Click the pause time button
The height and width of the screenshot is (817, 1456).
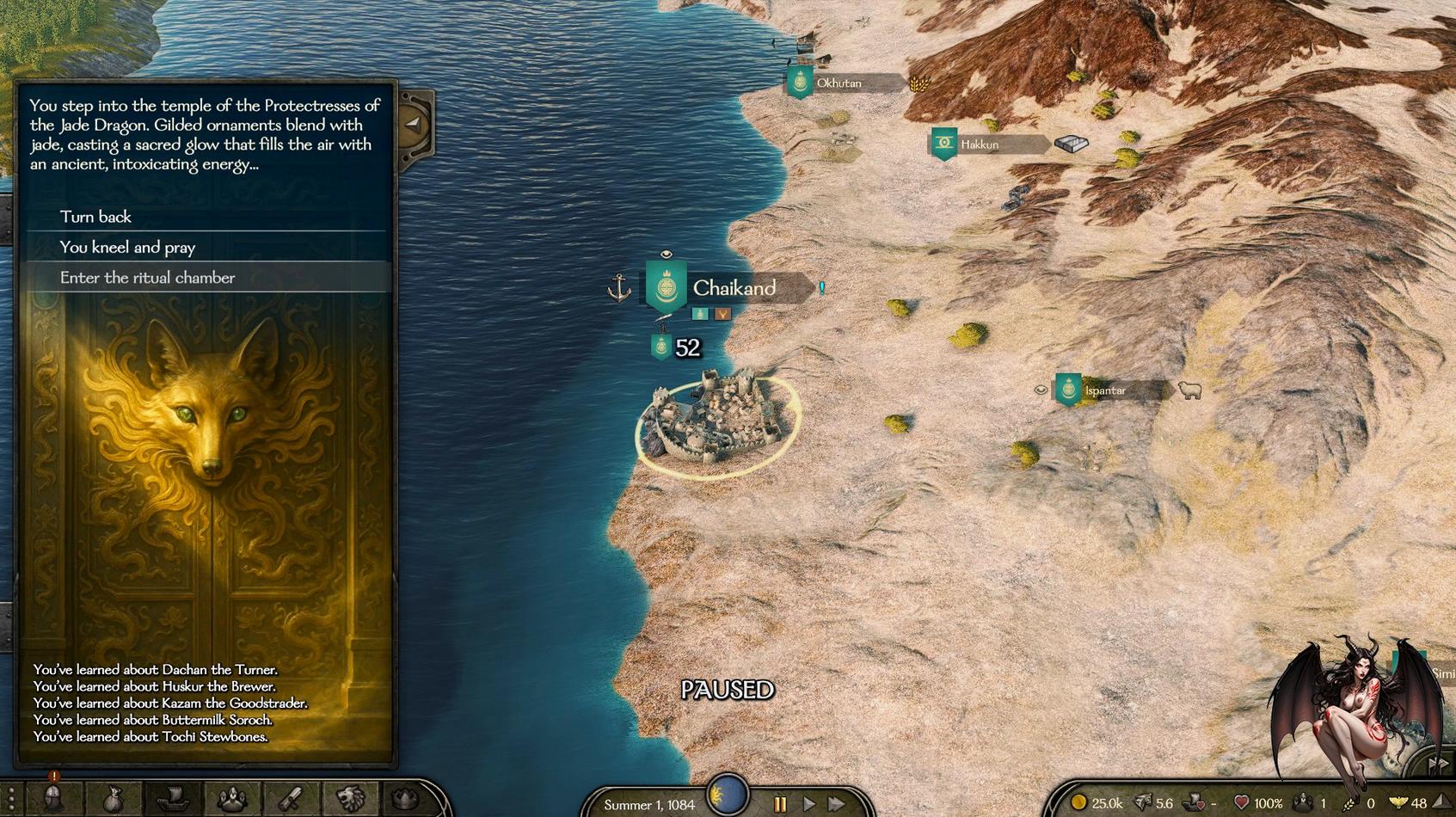point(780,805)
